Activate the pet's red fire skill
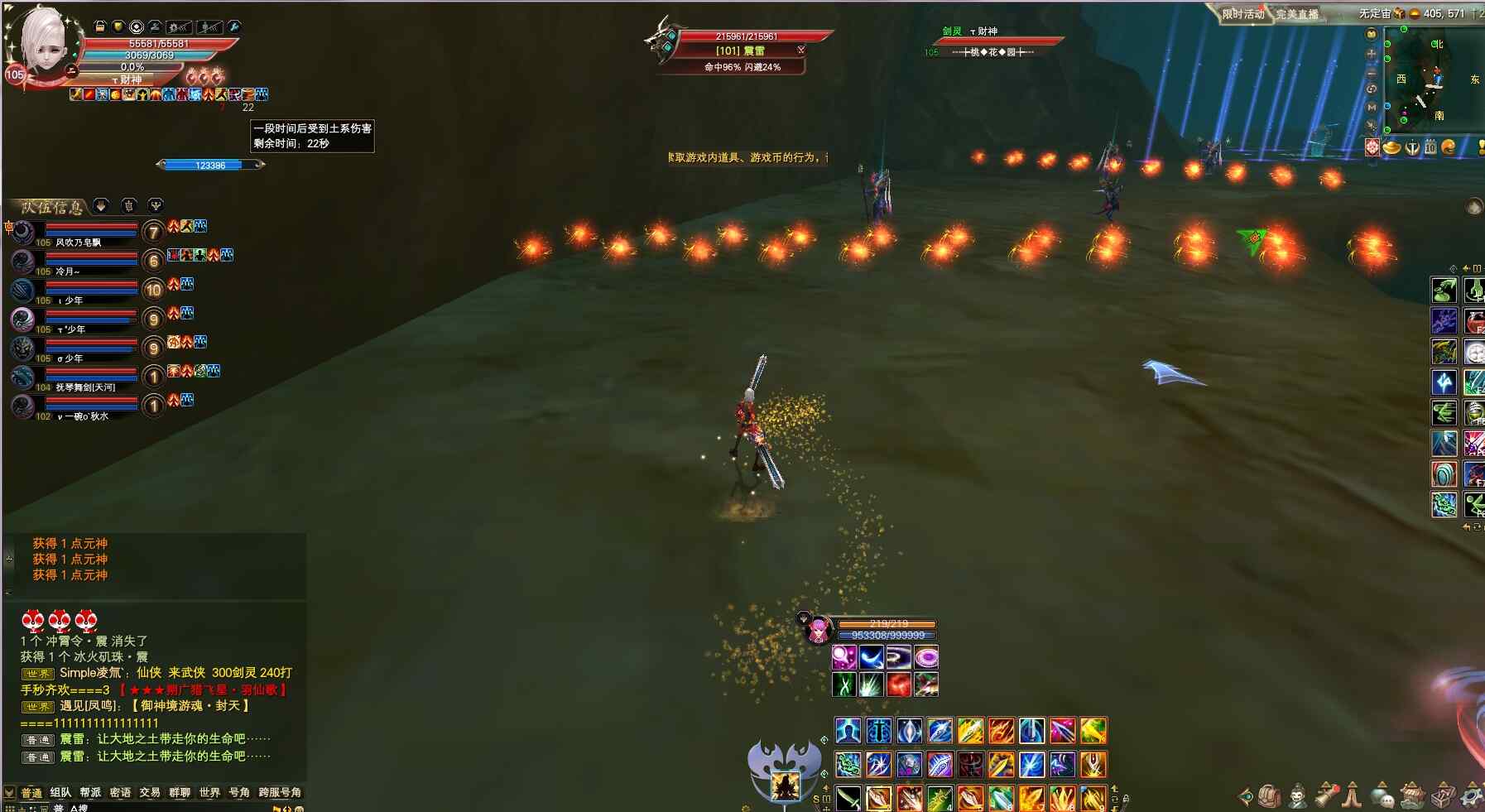 point(899,685)
